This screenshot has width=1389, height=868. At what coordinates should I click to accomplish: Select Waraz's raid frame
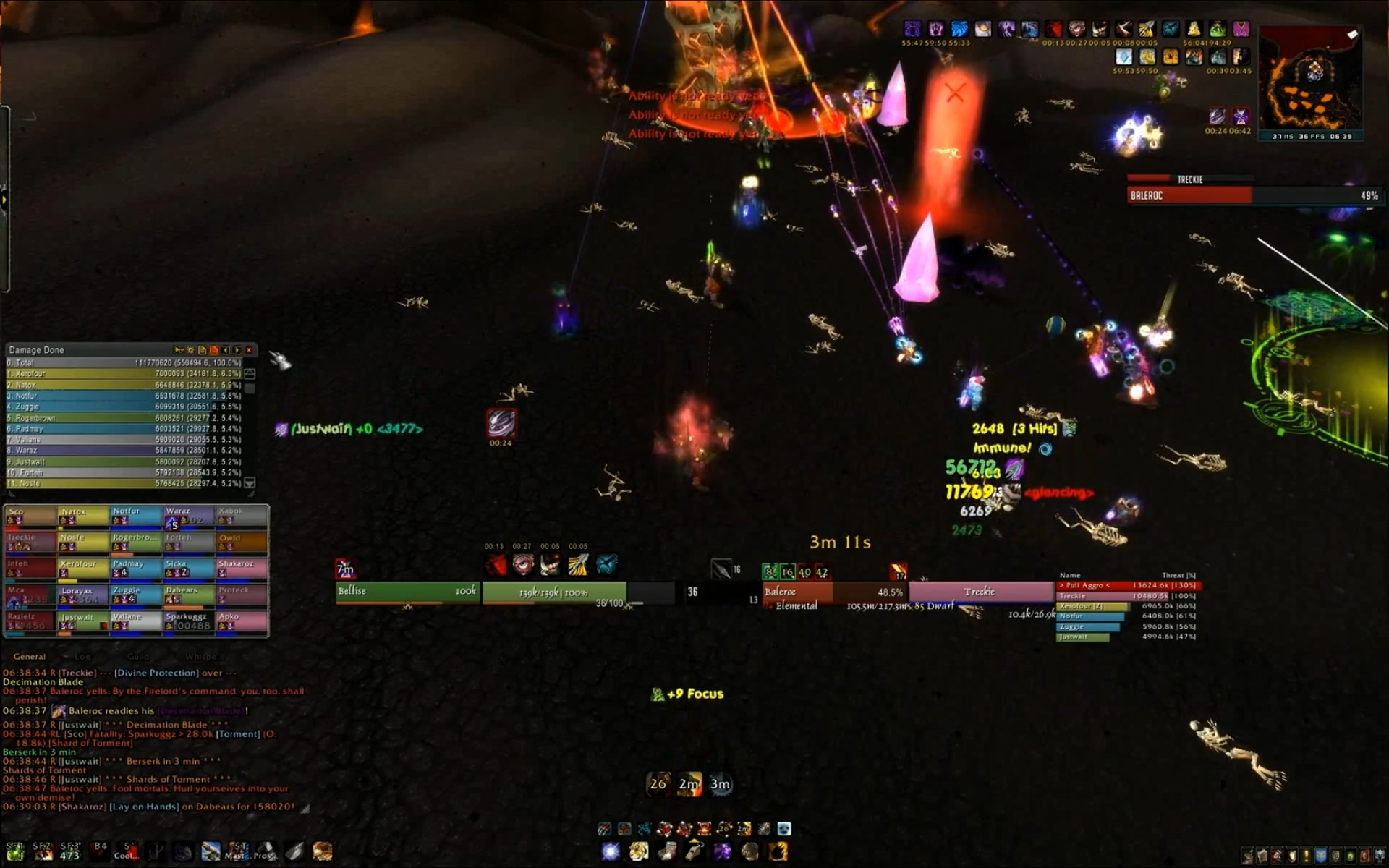[188, 516]
